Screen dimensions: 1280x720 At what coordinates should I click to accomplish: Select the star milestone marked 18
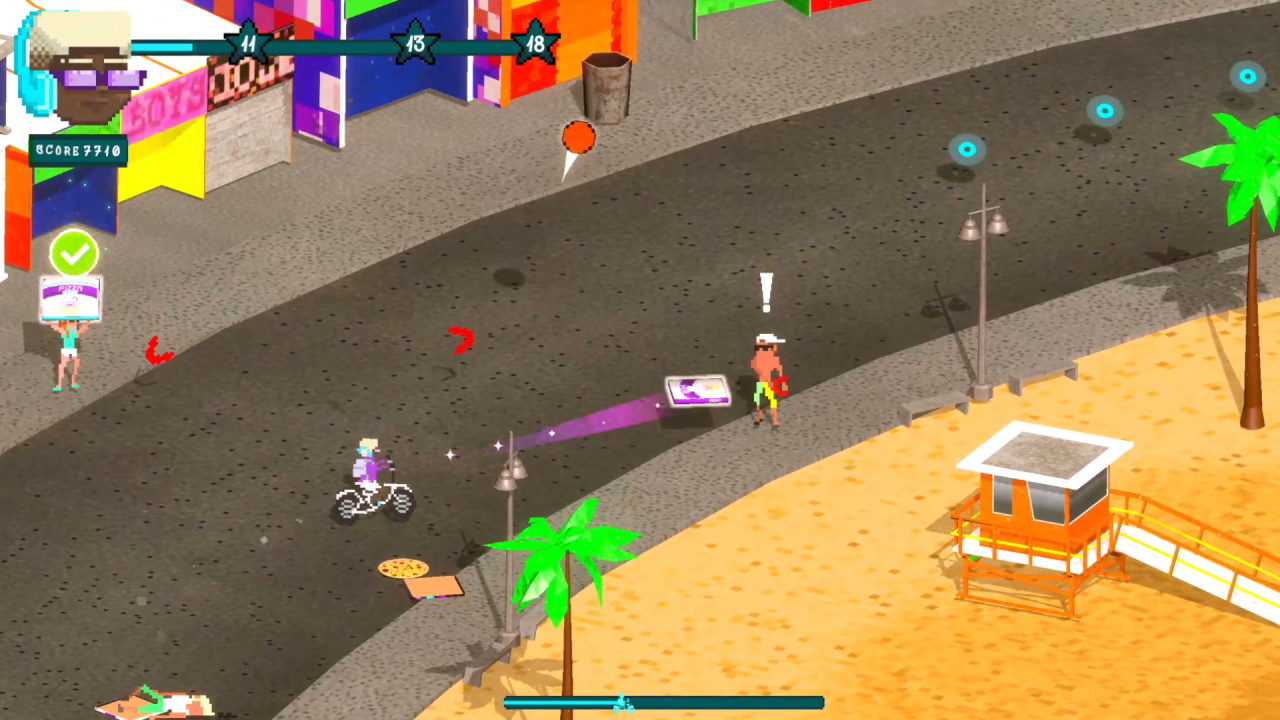pyautogui.click(x=536, y=43)
